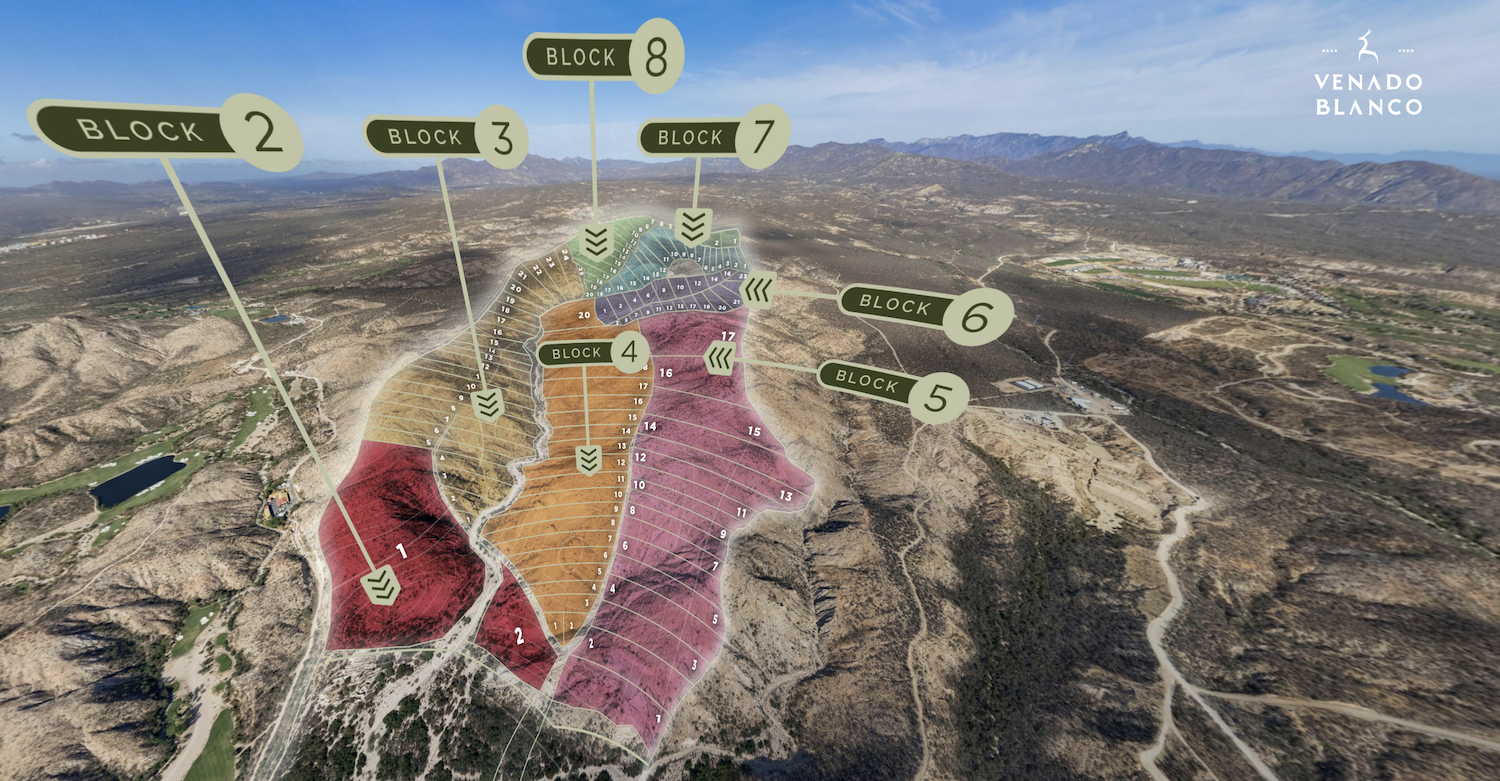Select the Block 4 label

(x=593, y=353)
